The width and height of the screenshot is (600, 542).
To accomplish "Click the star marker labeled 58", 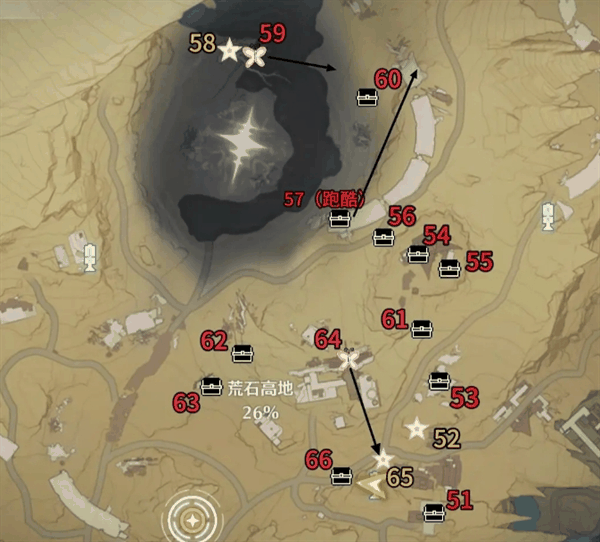I will pos(230,50).
